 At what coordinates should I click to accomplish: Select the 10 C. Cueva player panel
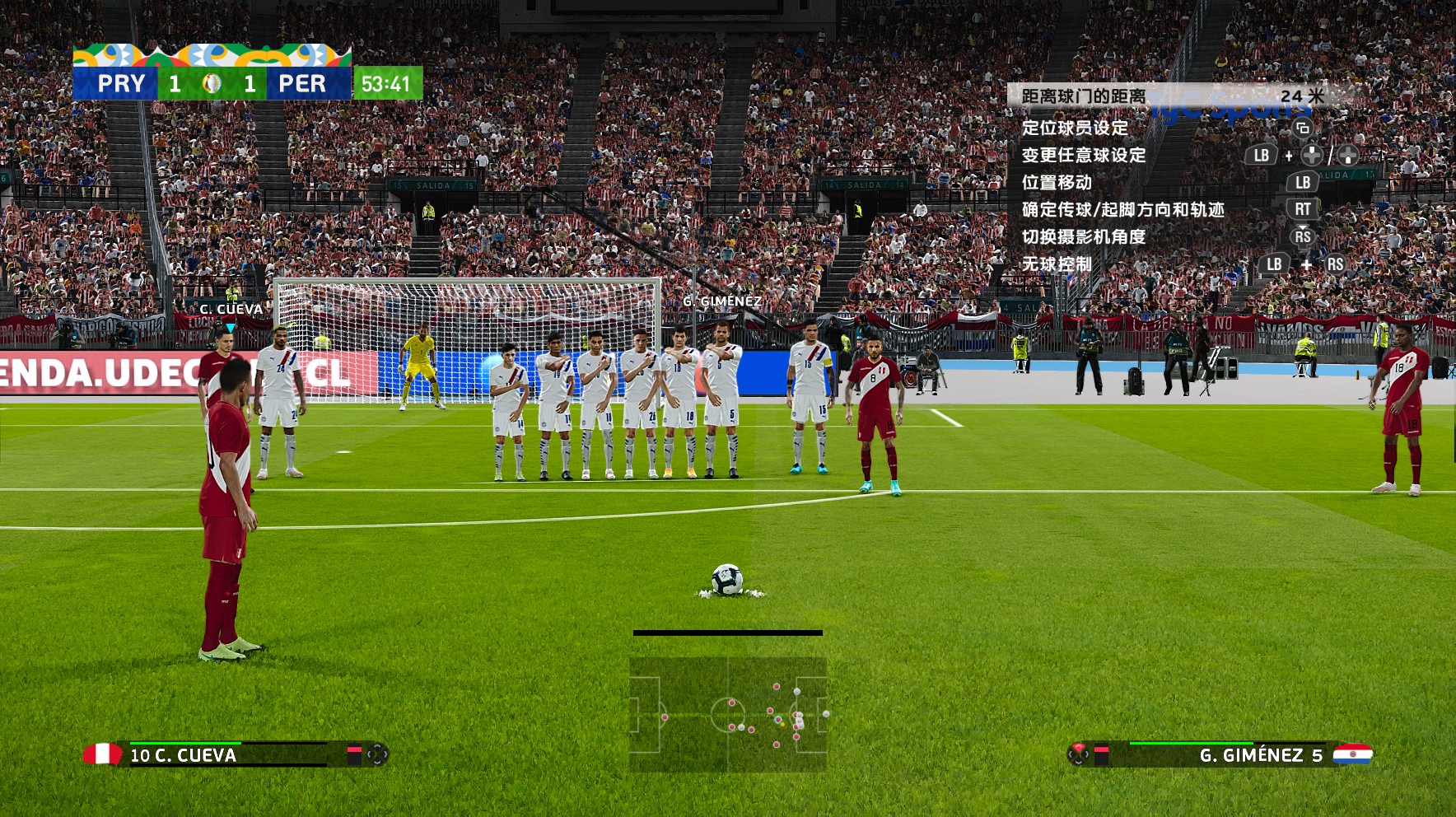(235, 754)
